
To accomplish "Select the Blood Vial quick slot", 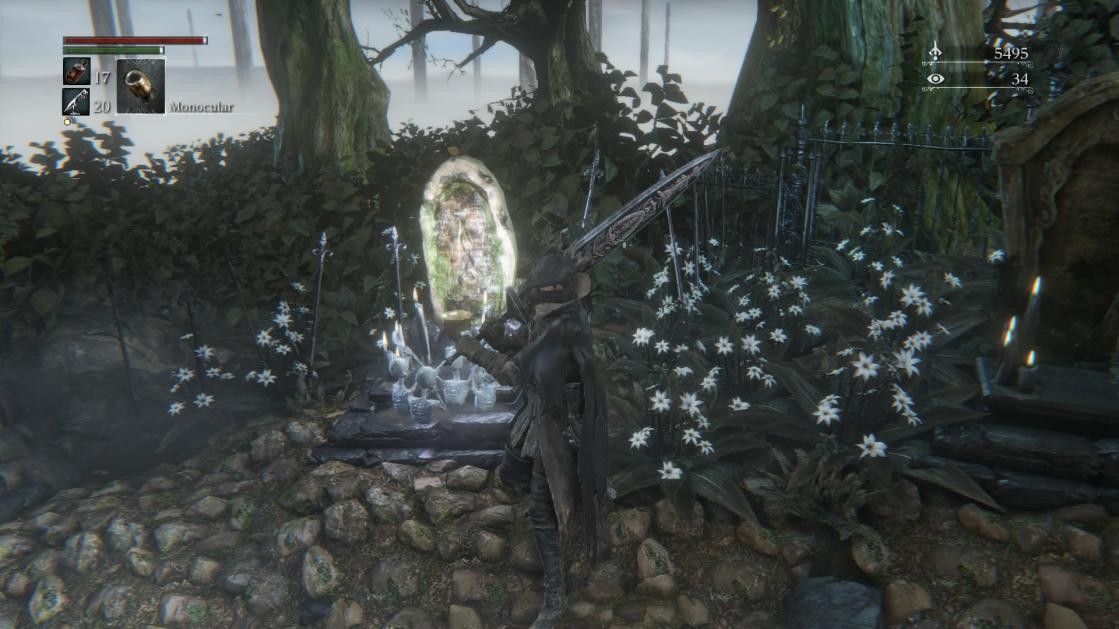I will [x=76, y=71].
